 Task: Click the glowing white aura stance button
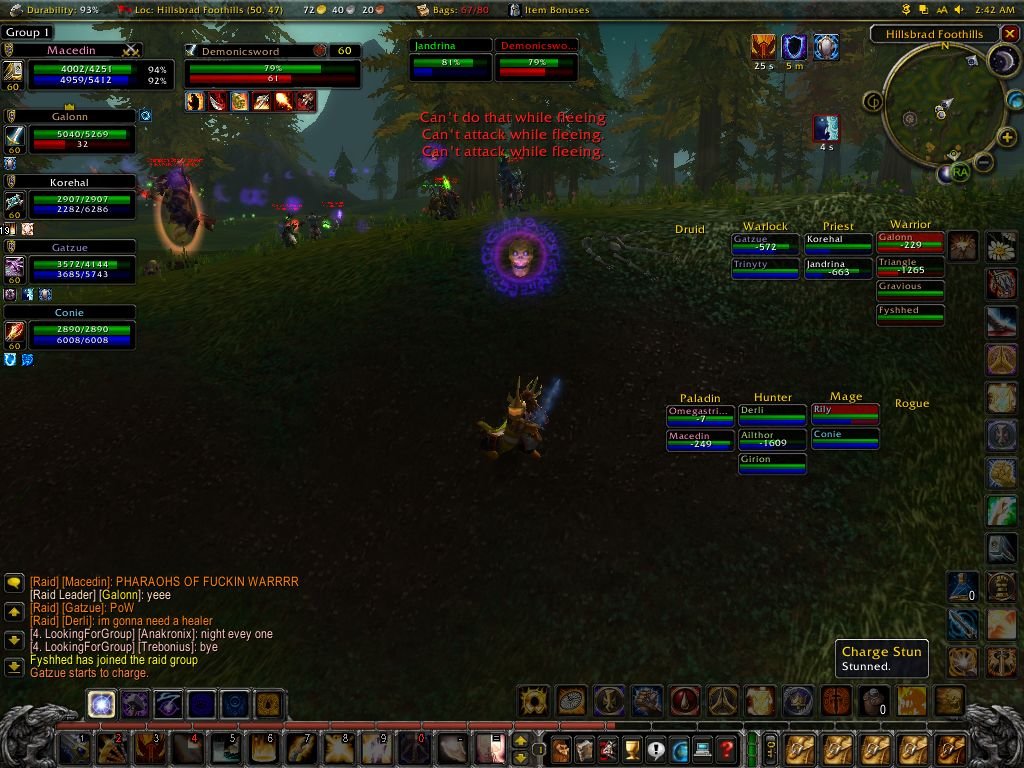click(101, 704)
